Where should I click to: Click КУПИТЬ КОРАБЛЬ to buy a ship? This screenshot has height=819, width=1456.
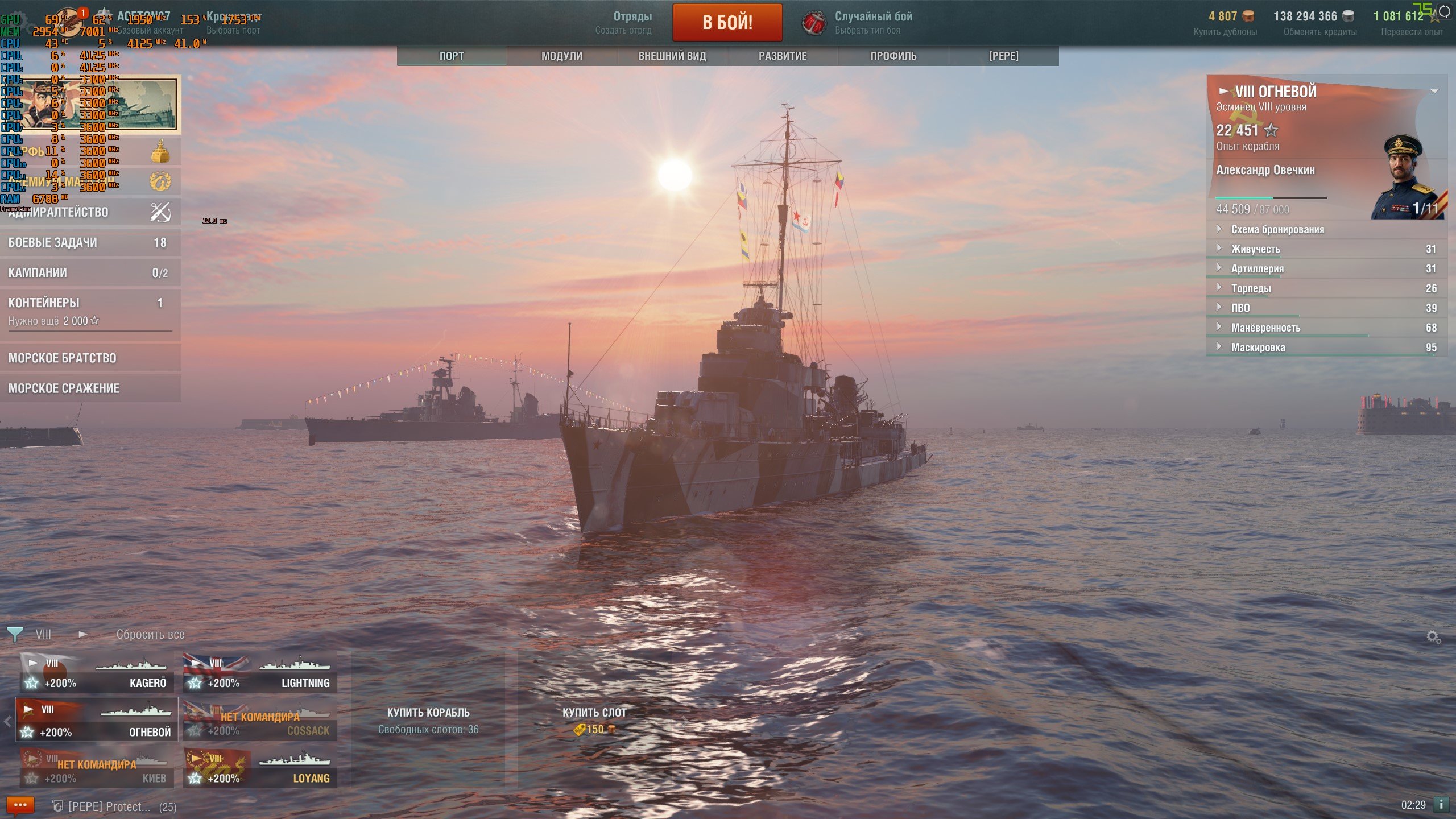[428, 720]
